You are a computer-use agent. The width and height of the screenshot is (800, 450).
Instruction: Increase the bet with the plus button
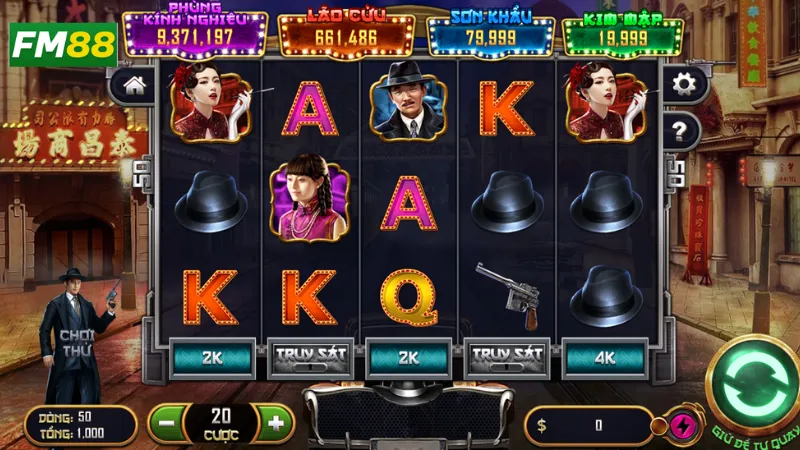276,423
